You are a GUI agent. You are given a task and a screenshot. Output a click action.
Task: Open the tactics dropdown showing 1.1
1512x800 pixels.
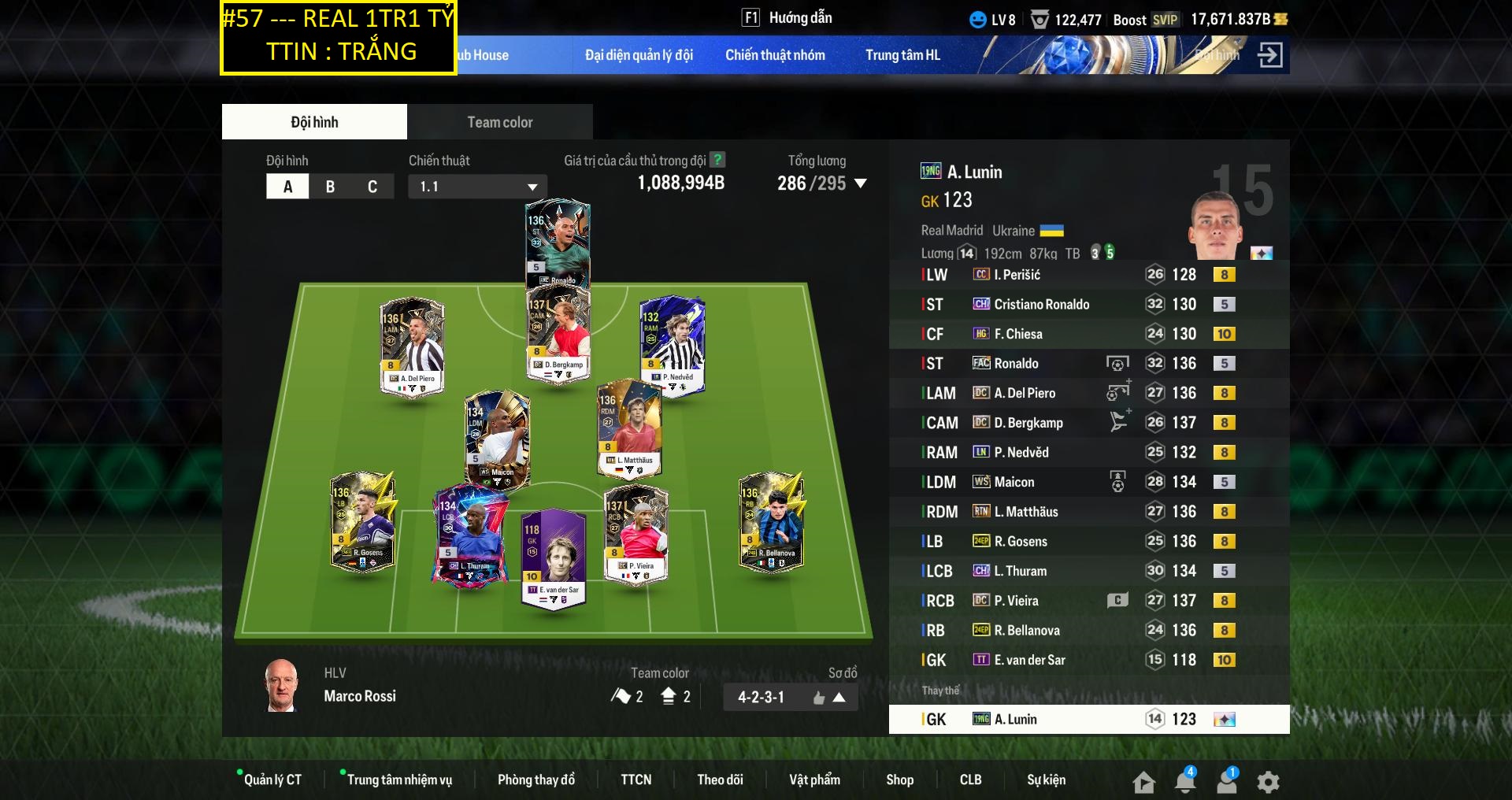point(477,187)
